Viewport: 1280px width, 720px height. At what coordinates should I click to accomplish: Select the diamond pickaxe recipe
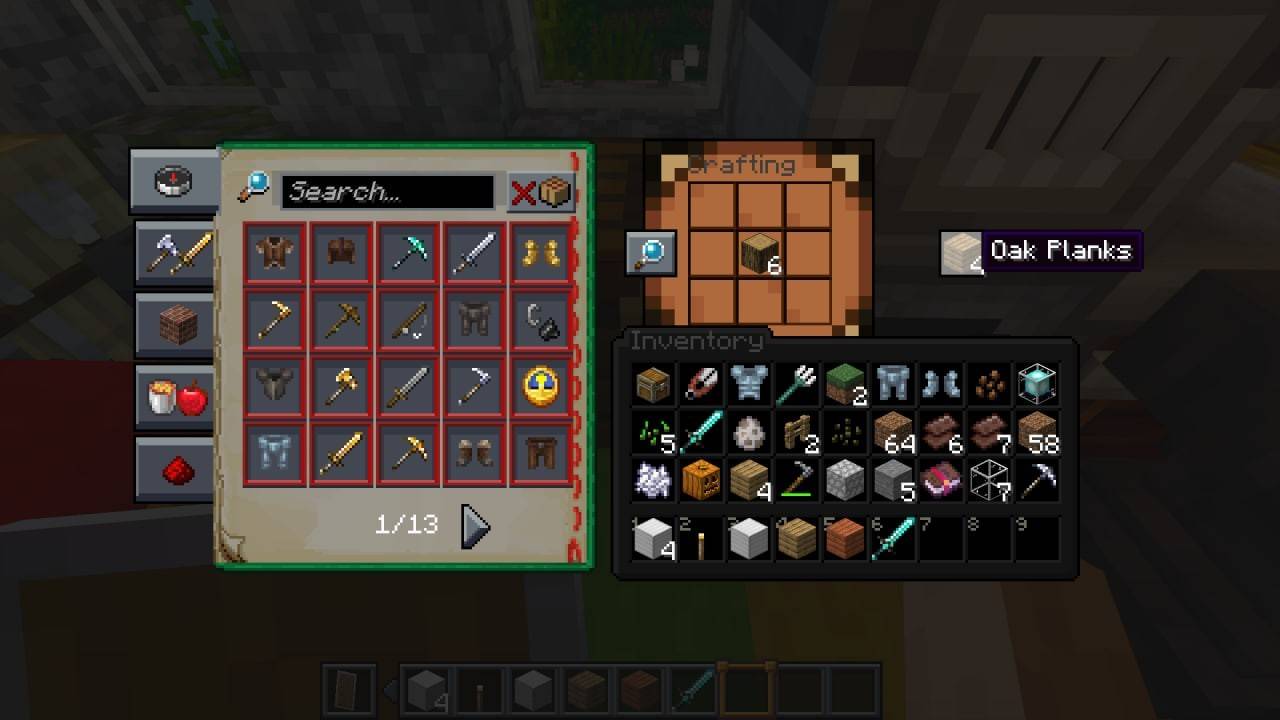coord(407,253)
